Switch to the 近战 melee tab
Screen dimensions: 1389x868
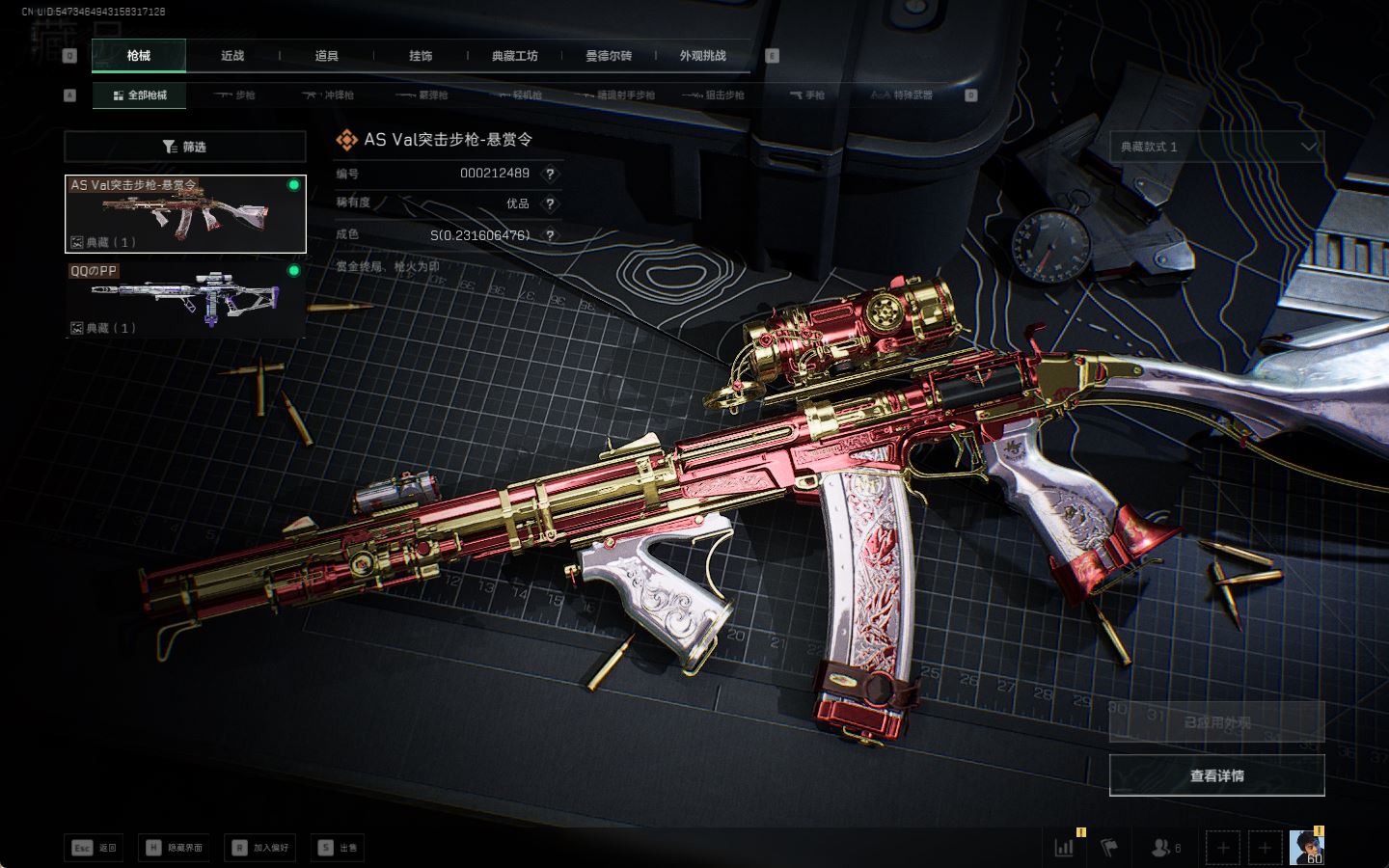(x=232, y=56)
